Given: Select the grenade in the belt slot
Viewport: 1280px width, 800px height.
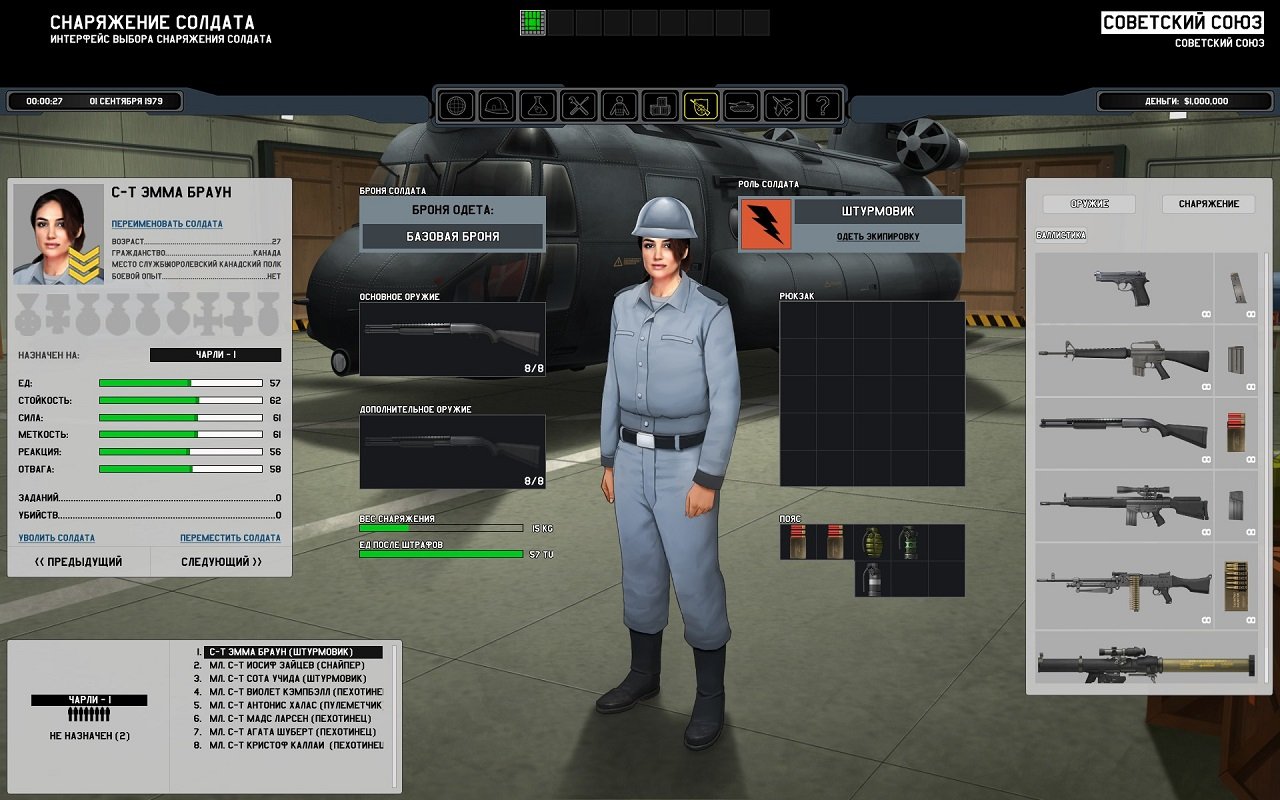Looking at the screenshot, I should (x=873, y=542).
